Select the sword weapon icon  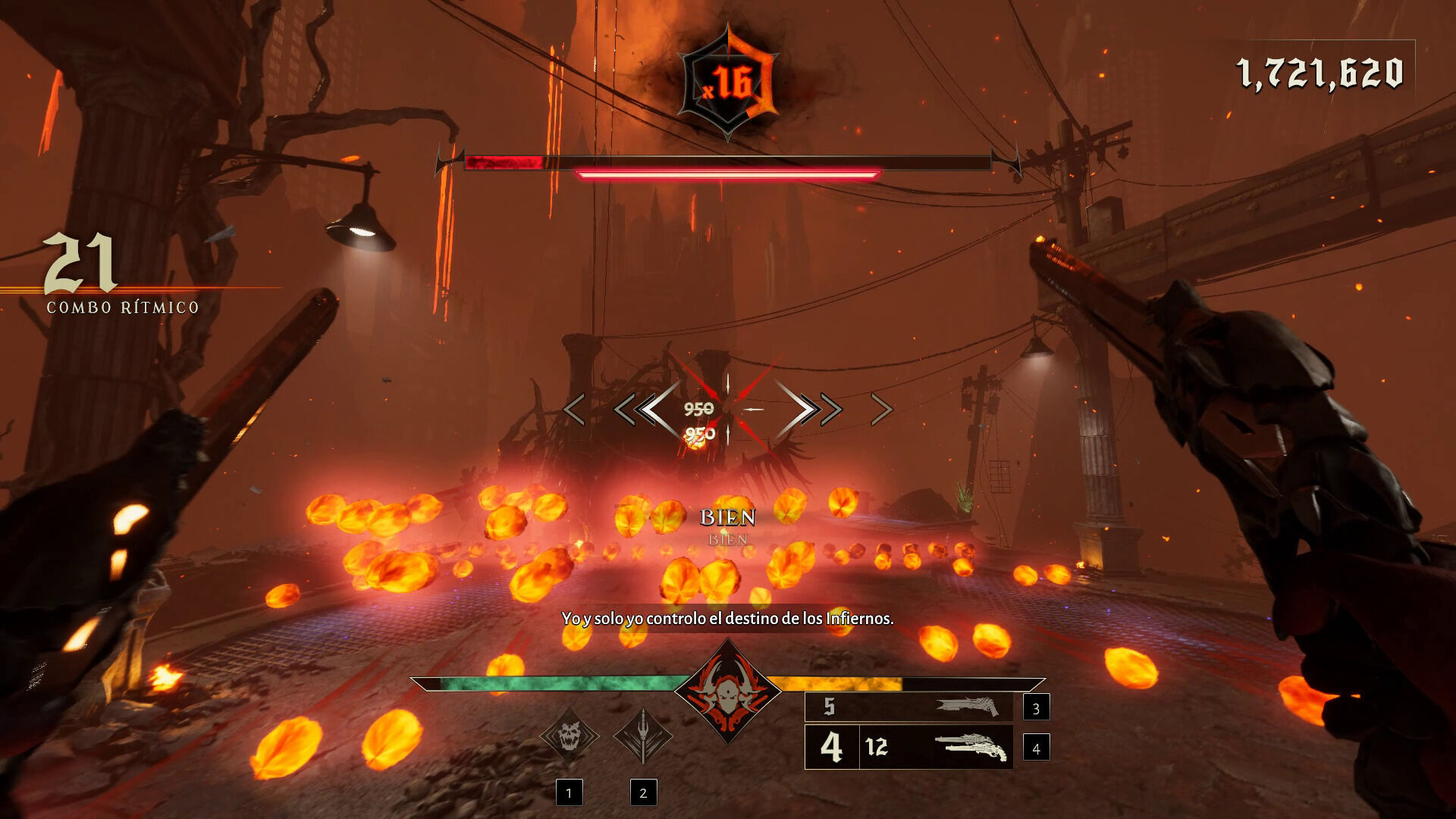point(643,735)
